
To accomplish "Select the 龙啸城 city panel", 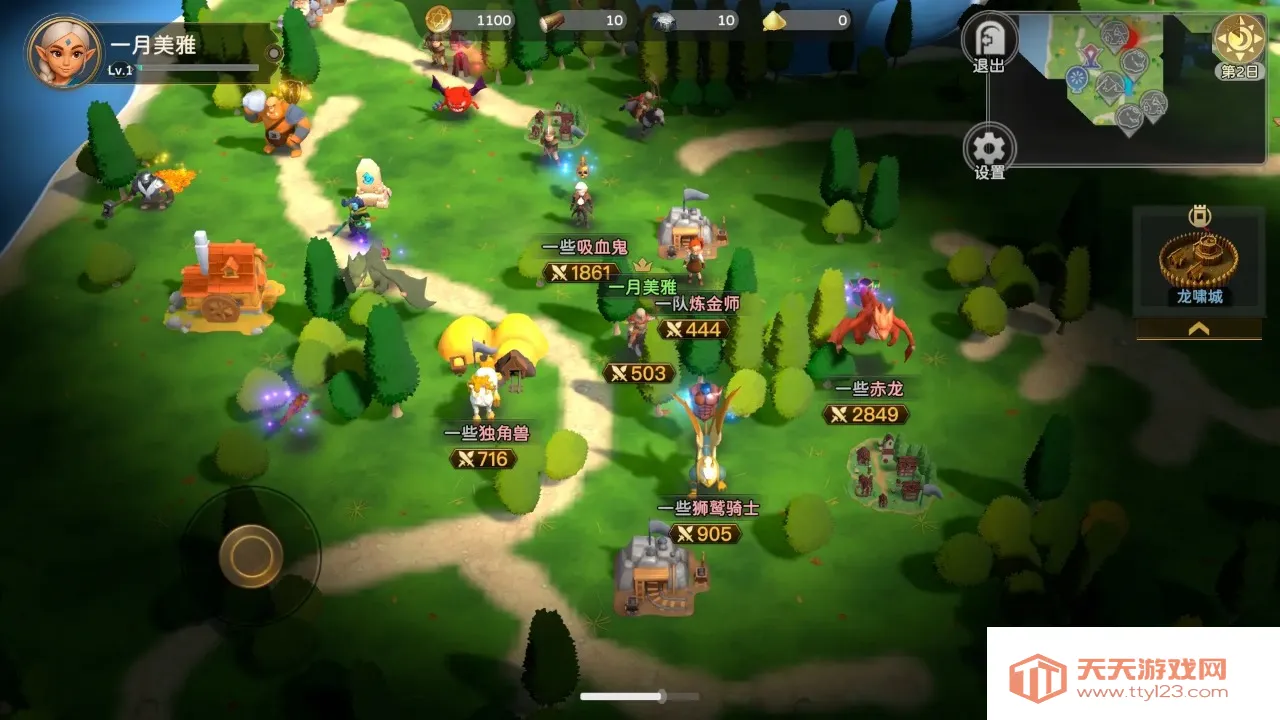I will tap(1199, 262).
